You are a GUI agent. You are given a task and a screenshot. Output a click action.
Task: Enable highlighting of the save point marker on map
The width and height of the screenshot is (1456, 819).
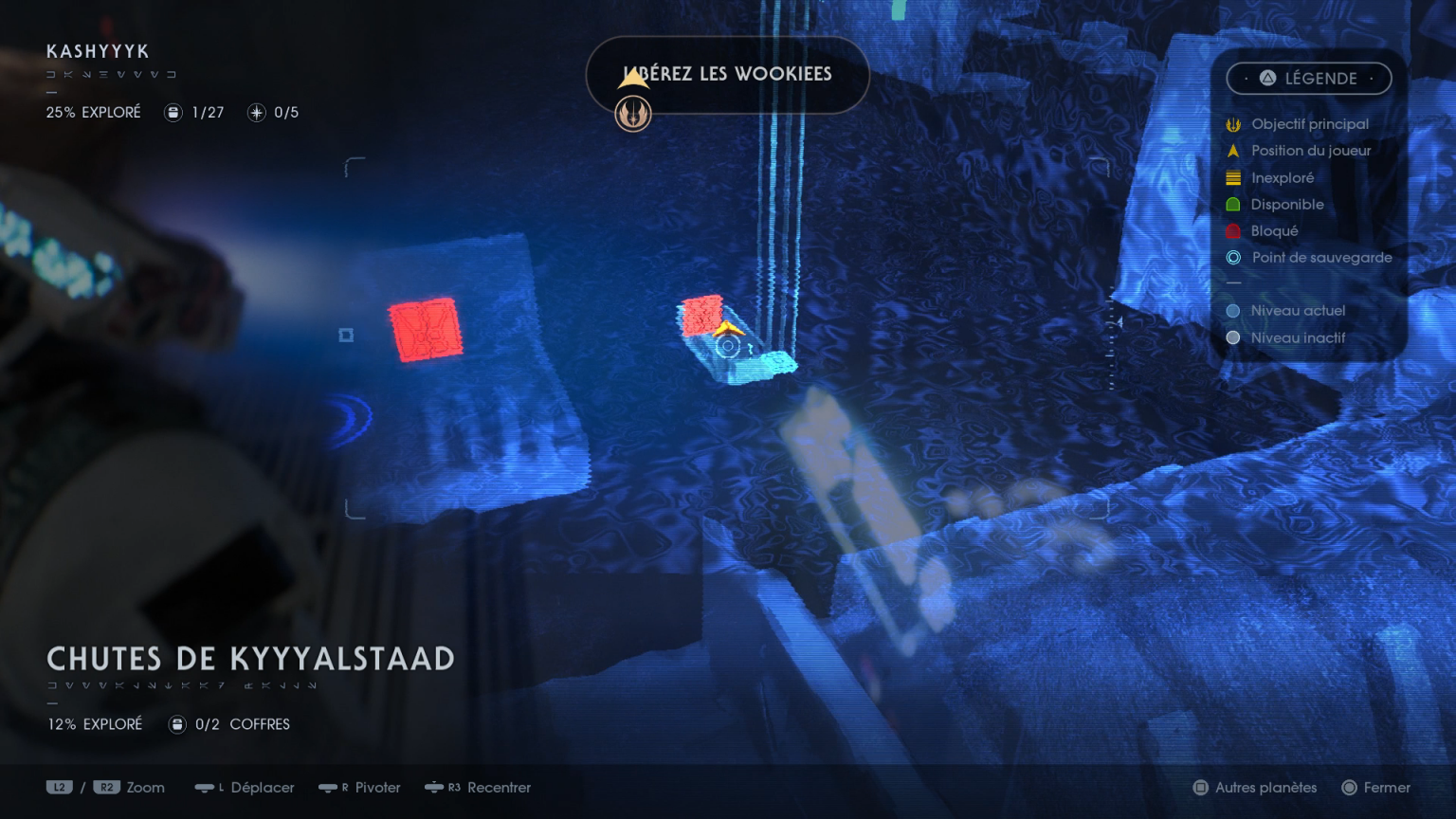(727, 347)
